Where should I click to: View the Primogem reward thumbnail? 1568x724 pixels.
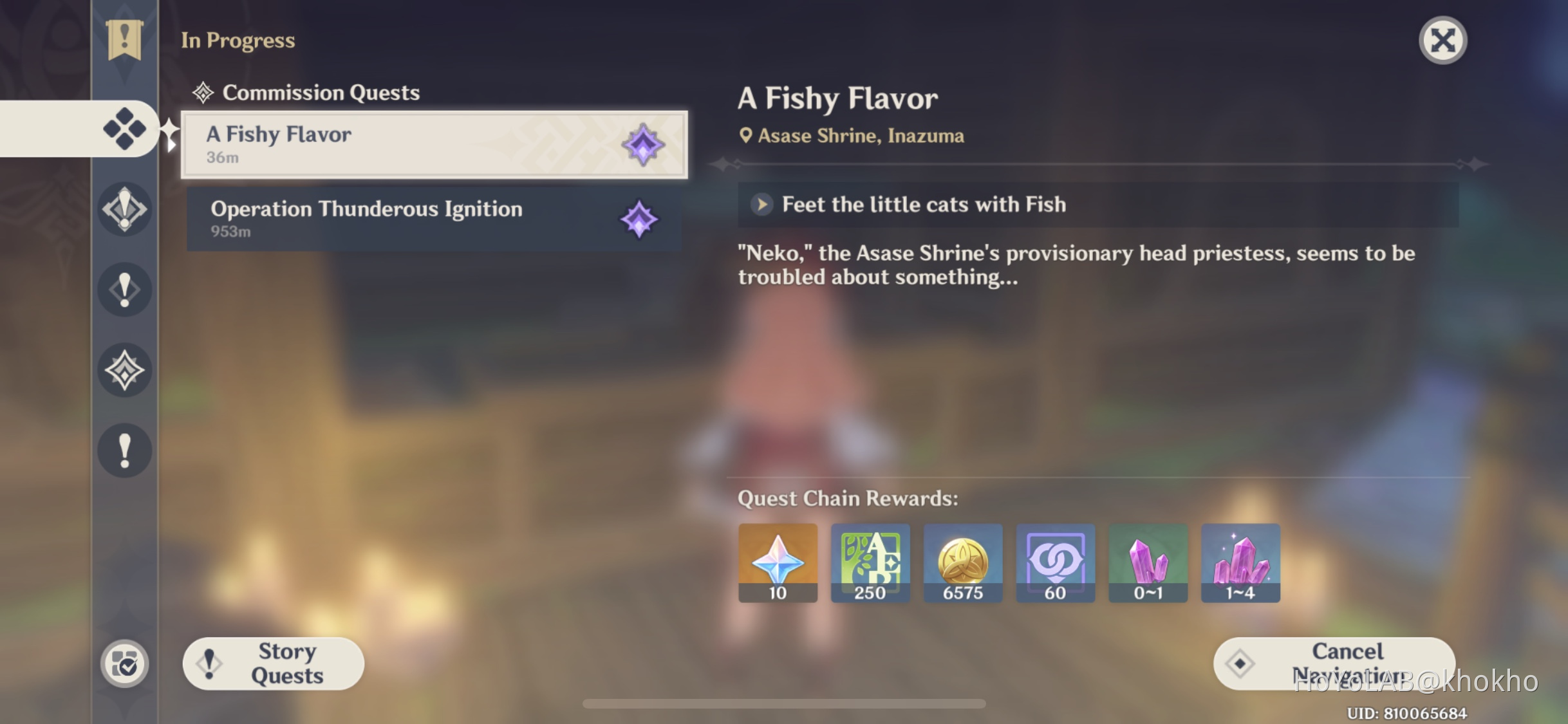pyautogui.click(x=777, y=562)
